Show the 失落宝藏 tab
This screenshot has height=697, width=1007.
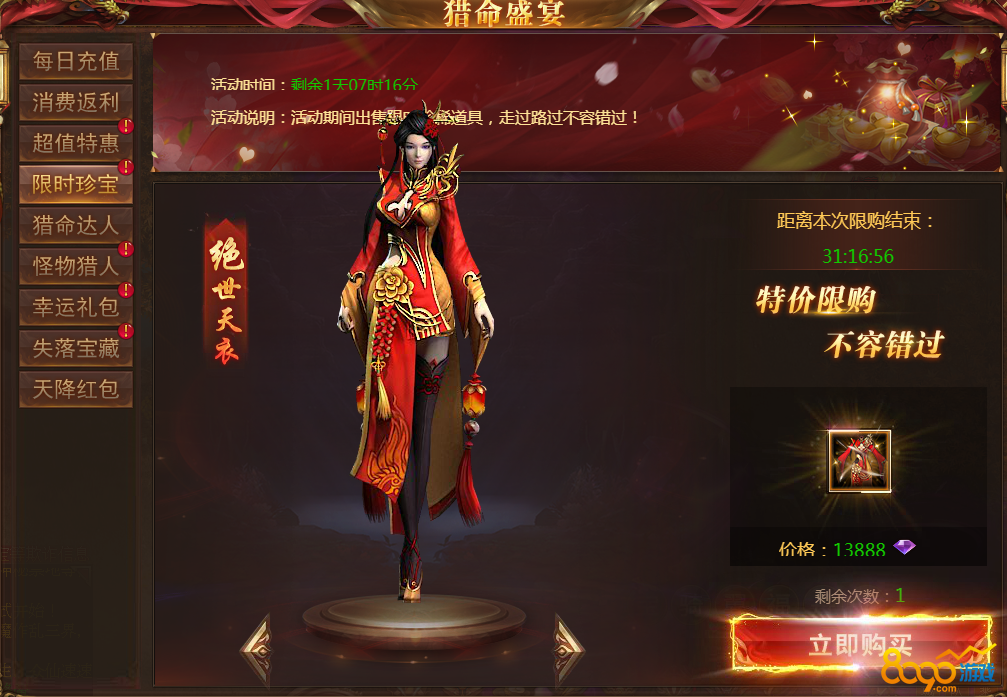click(76, 349)
